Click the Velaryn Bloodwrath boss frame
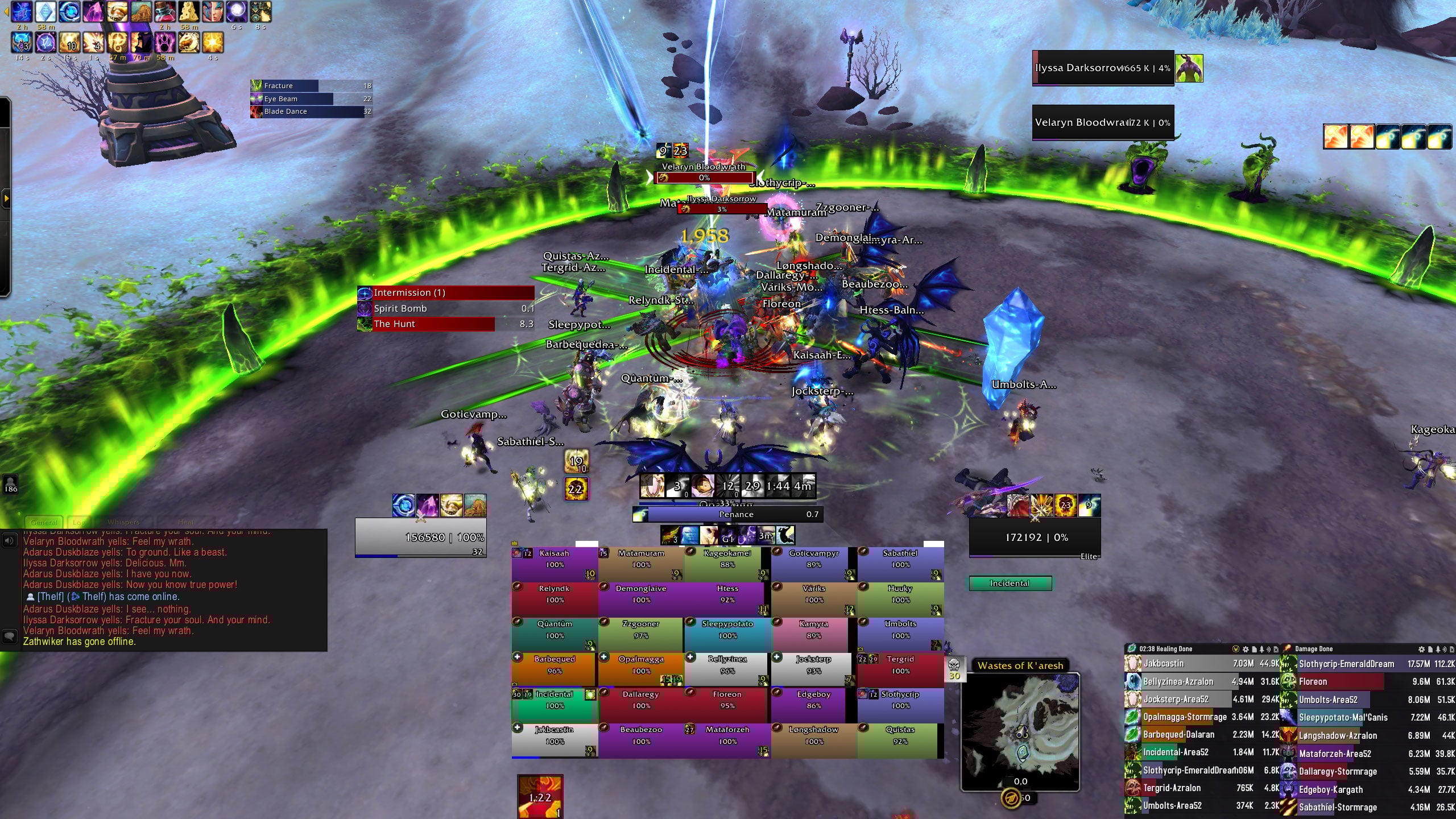This screenshot has height=819, width=1456. coord(1103,122)
